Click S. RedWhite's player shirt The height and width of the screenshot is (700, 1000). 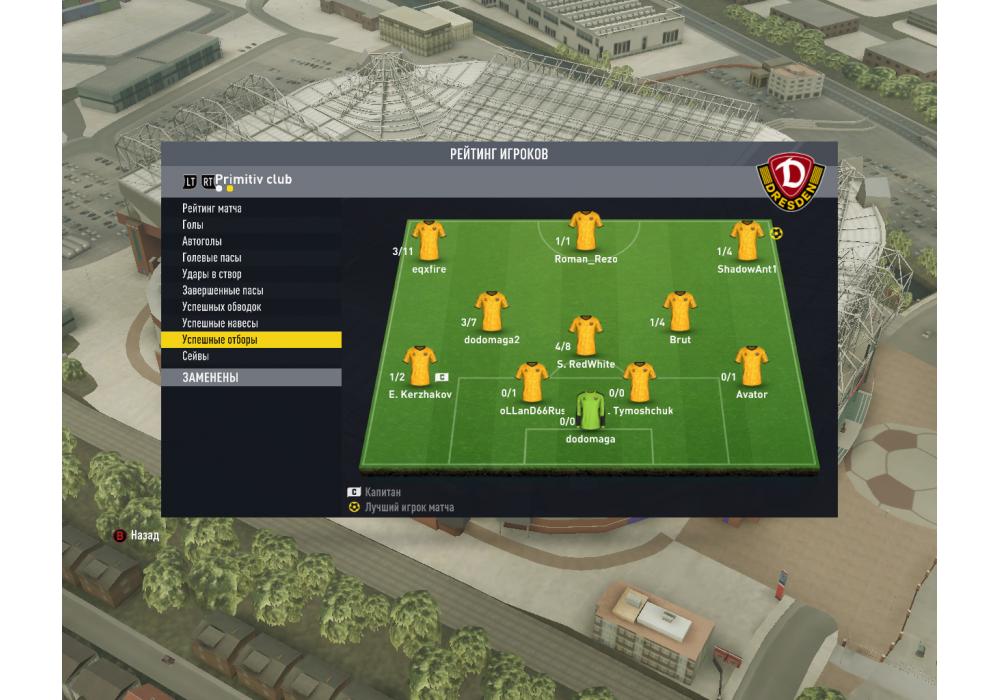(585, 336)
